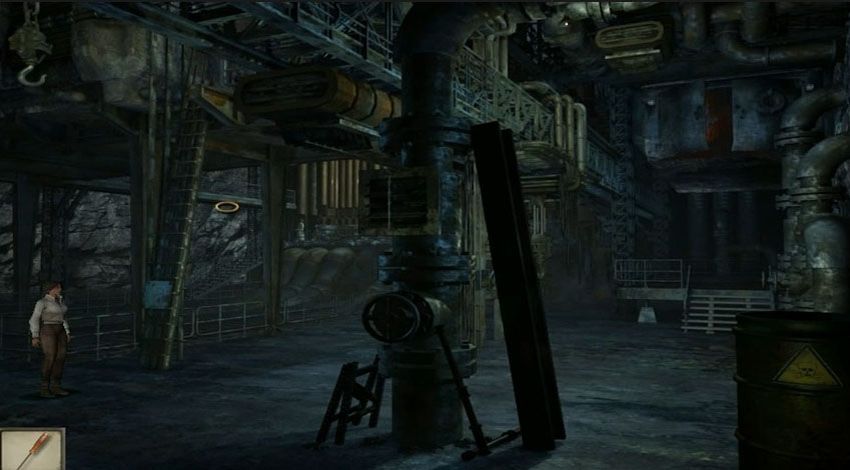The image size is (850, 470).
Task: Select the screwdriver inventory slot
Action: [x=31, y=450]
